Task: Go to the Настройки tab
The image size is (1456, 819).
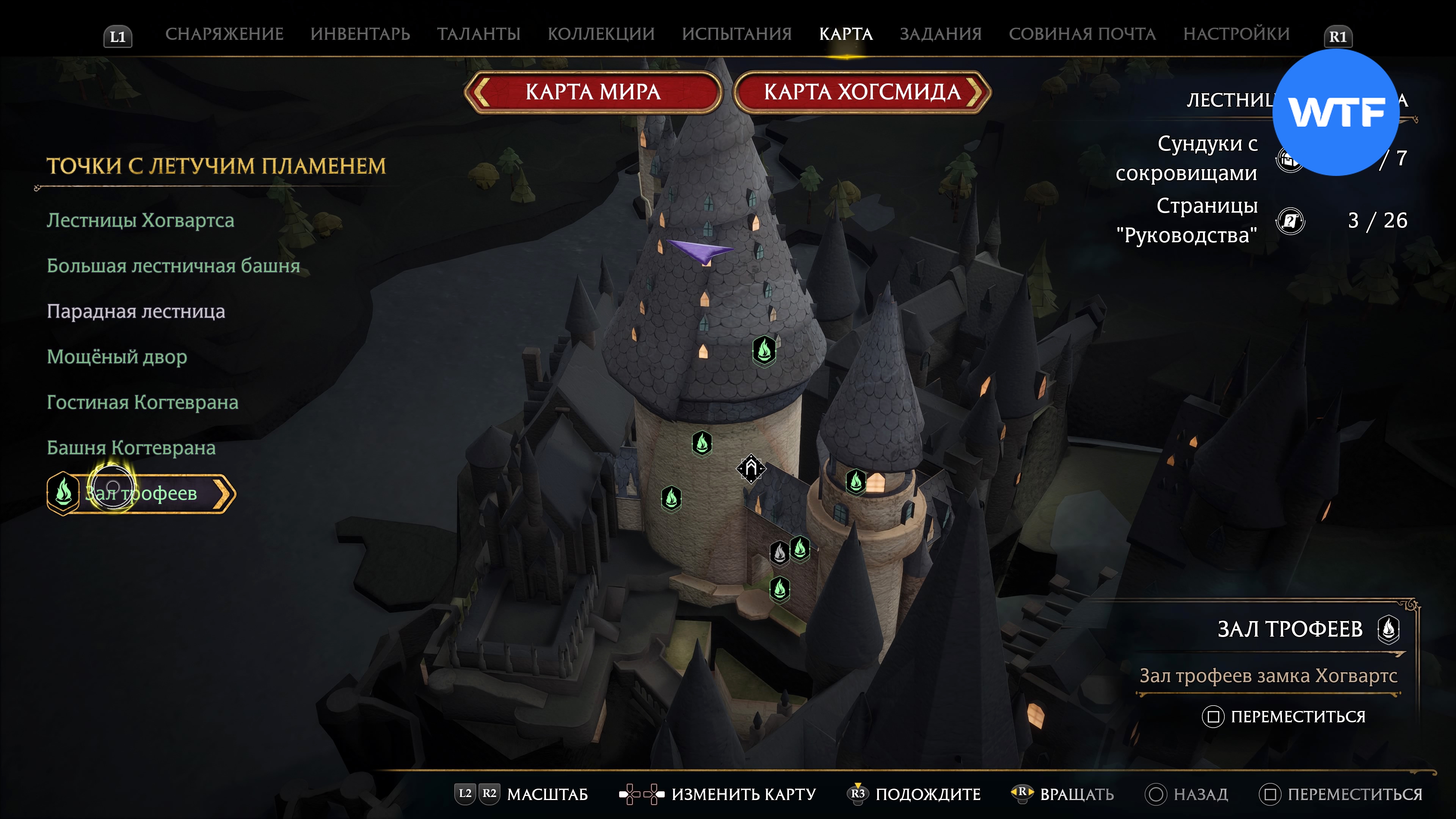Action: point(1236,34)
